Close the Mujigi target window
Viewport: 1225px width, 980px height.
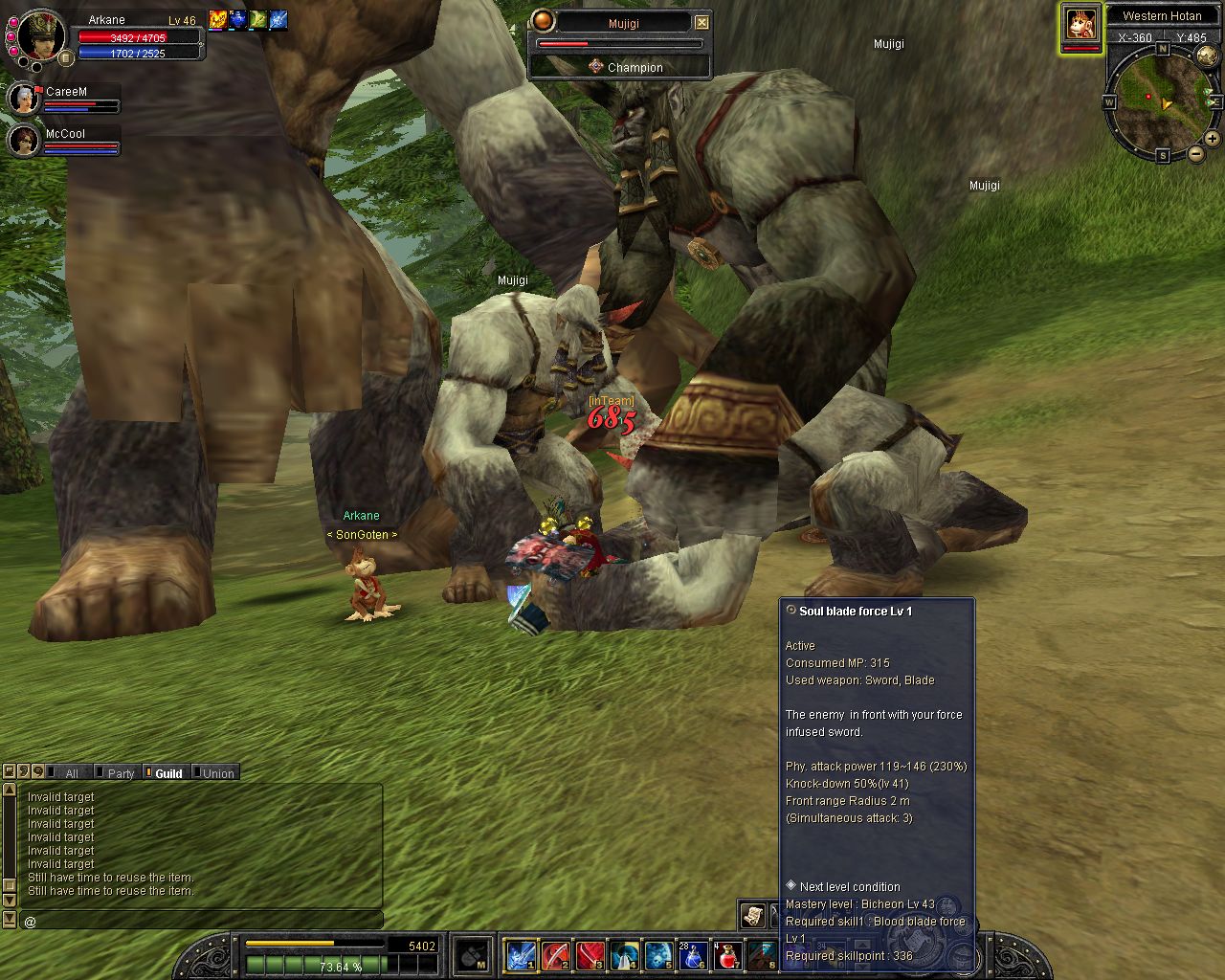(x=702, y=22)
